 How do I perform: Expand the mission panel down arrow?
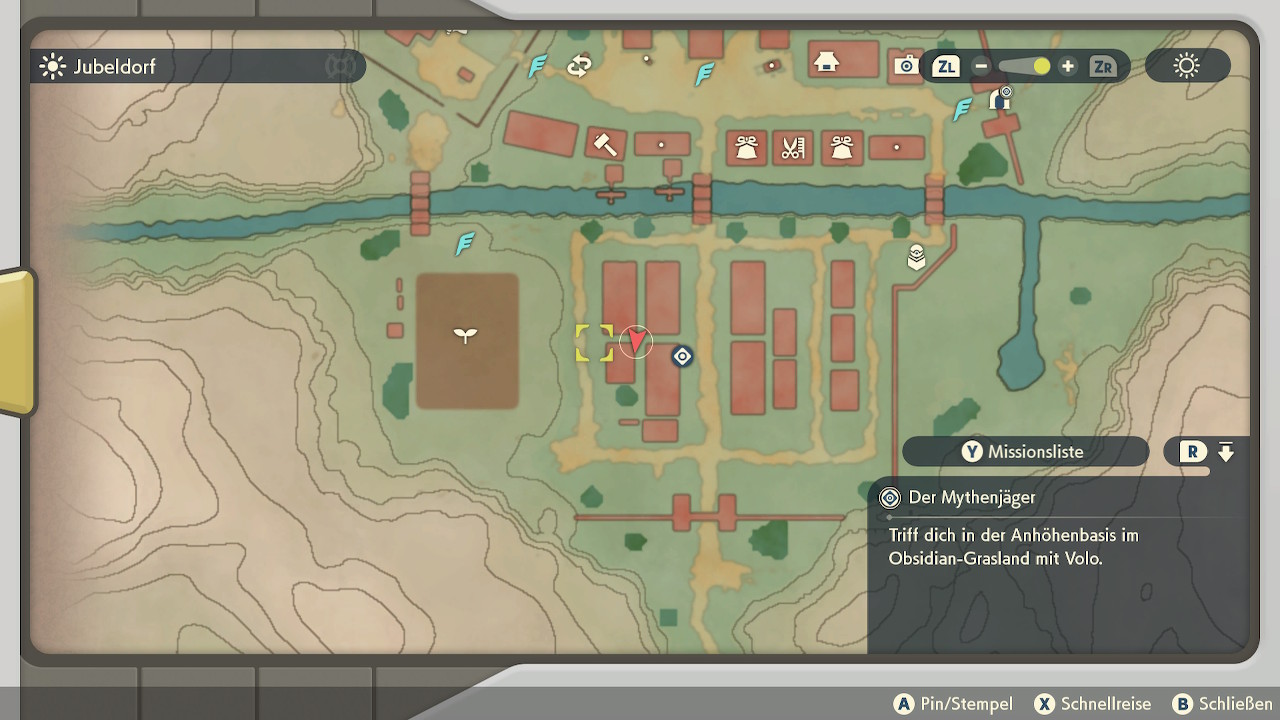(x=1225, y=452)
